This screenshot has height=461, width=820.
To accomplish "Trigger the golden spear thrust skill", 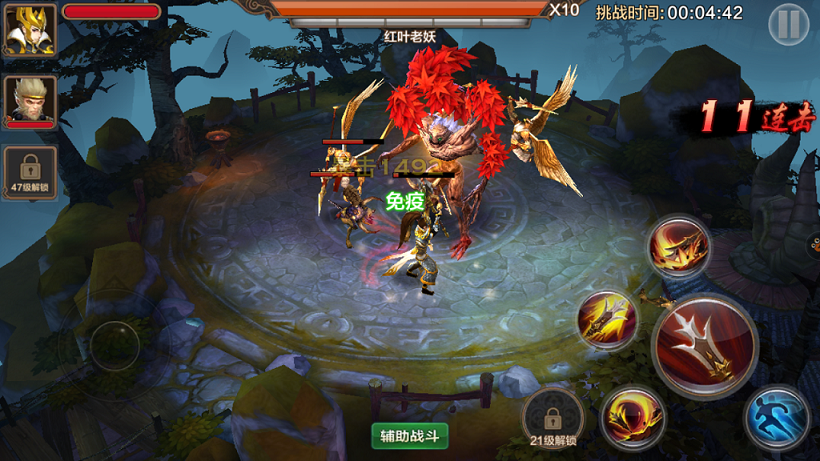I will 608,320.
